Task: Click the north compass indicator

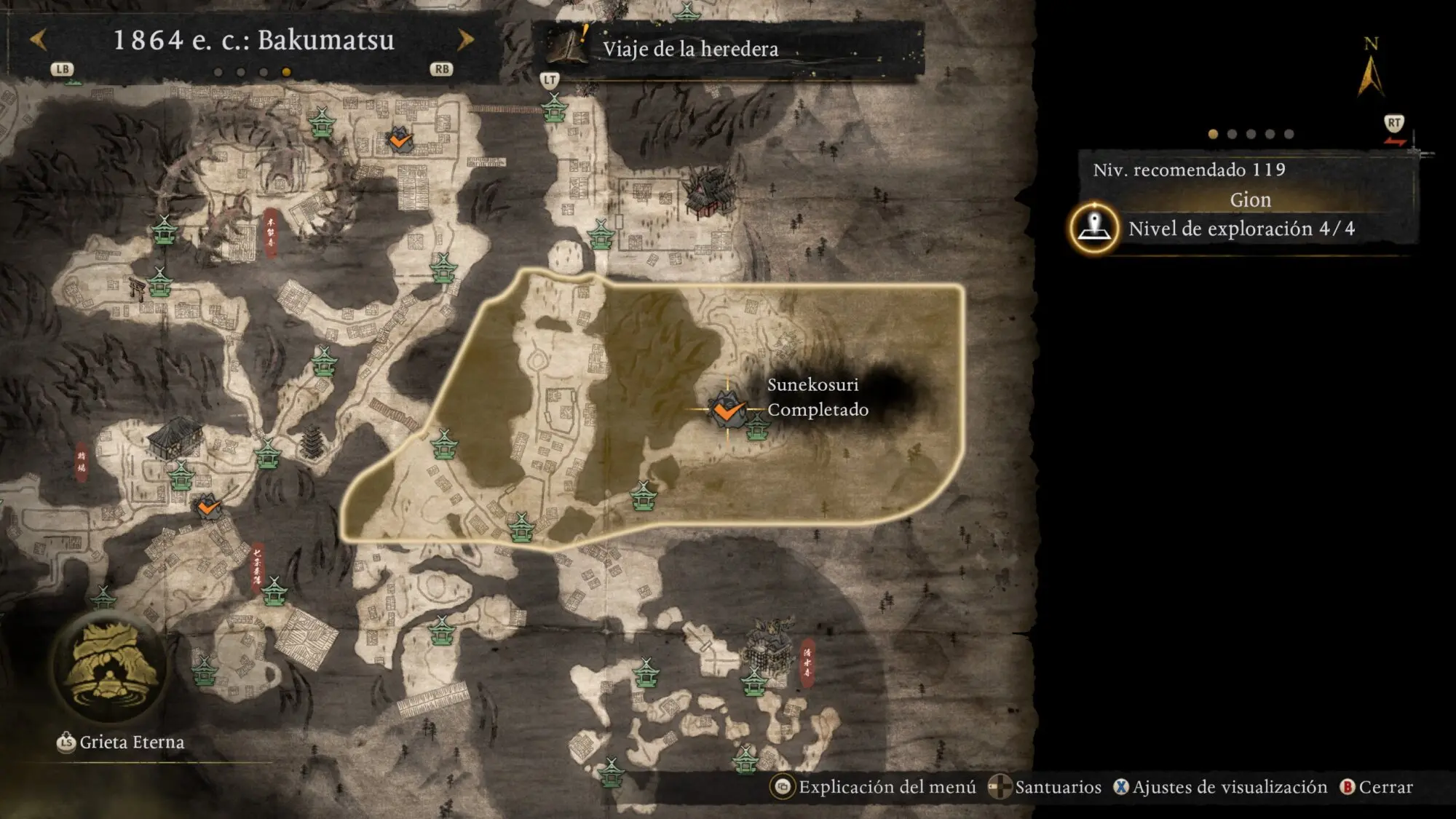Action: [1371, 70]
